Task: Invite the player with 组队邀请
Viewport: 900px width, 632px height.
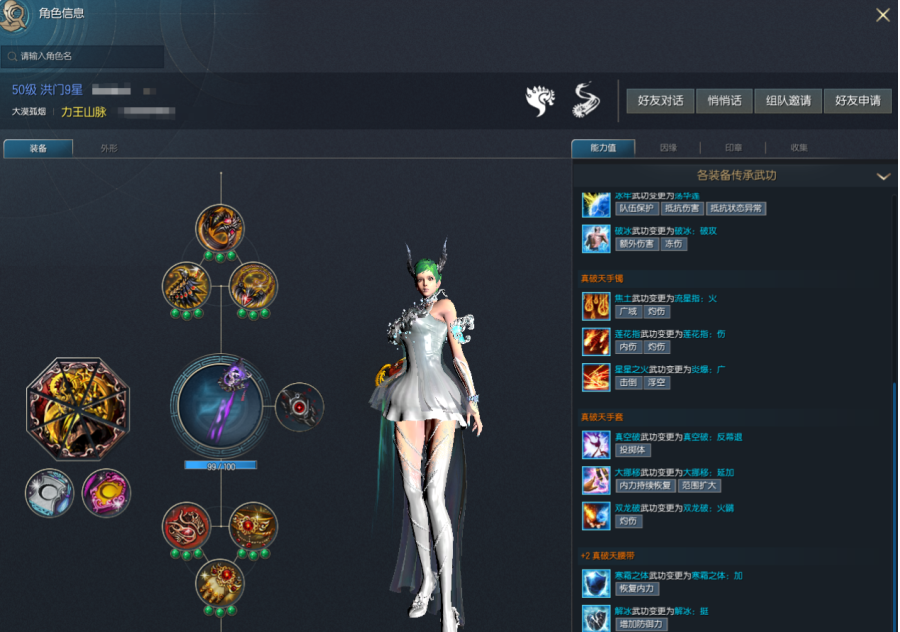Action: 788,101
